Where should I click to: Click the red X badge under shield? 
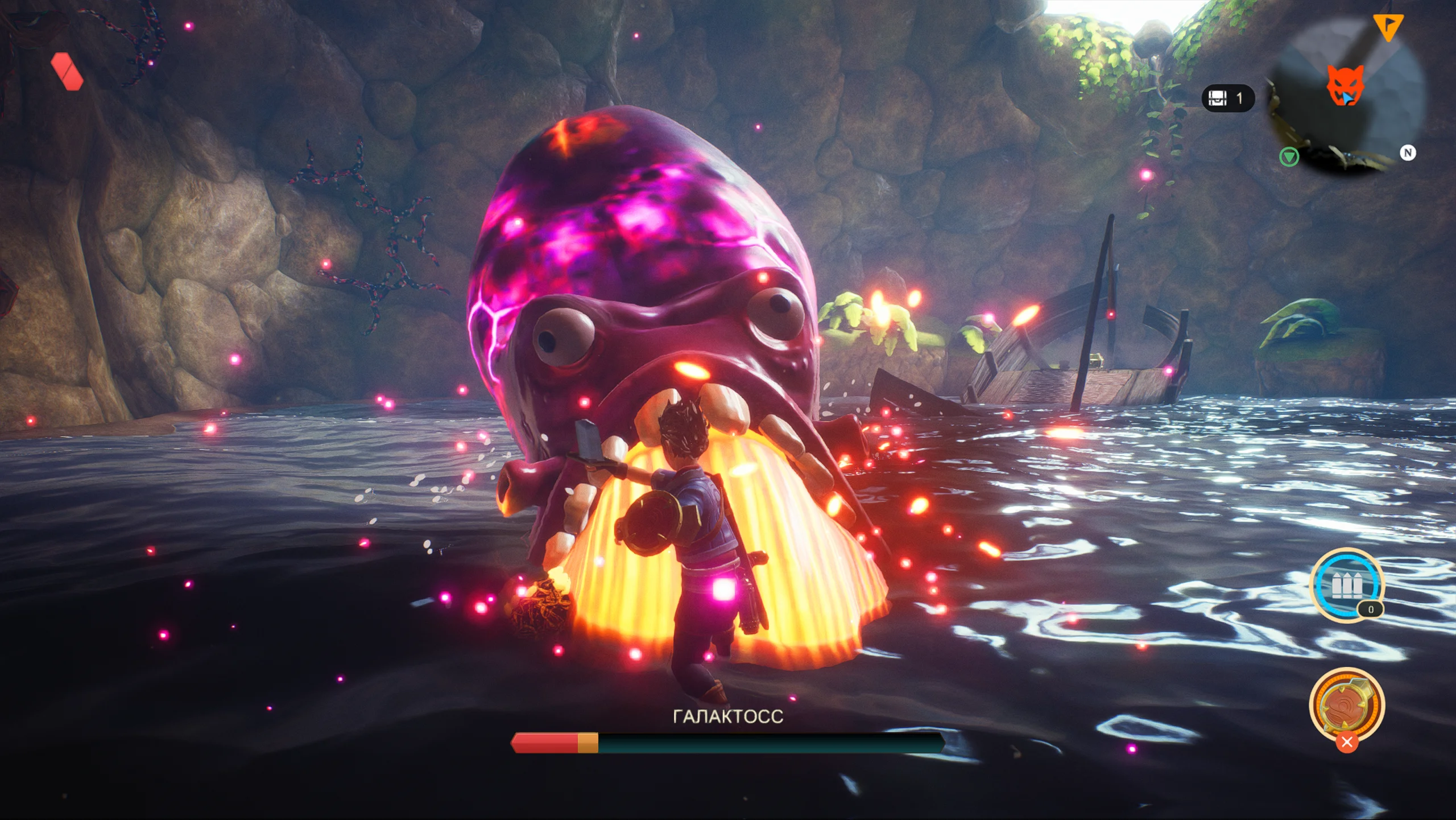click(x=1346, y=743)
